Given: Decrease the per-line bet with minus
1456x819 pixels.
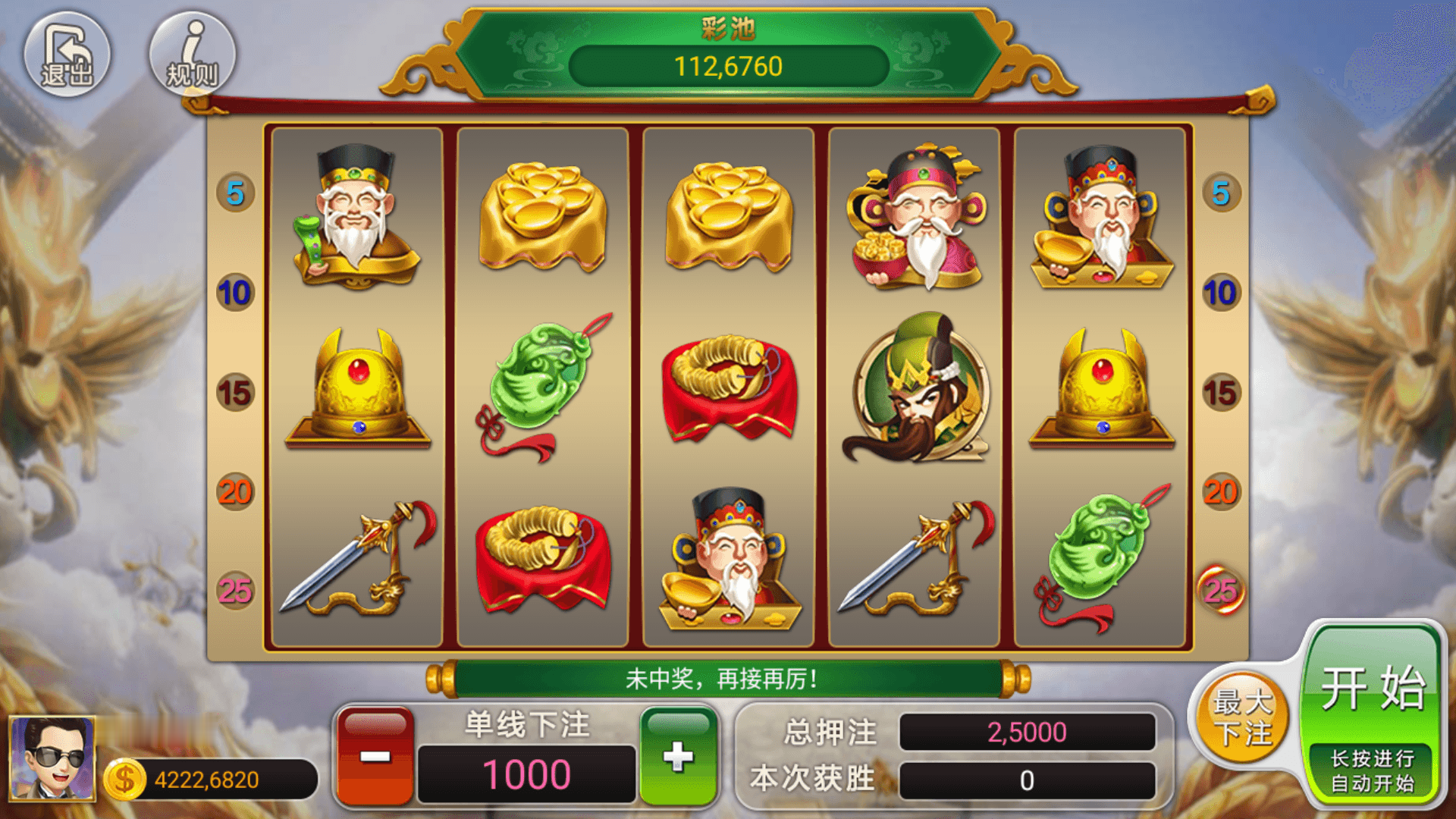Looking at the screenshot, I should point(375,756).
